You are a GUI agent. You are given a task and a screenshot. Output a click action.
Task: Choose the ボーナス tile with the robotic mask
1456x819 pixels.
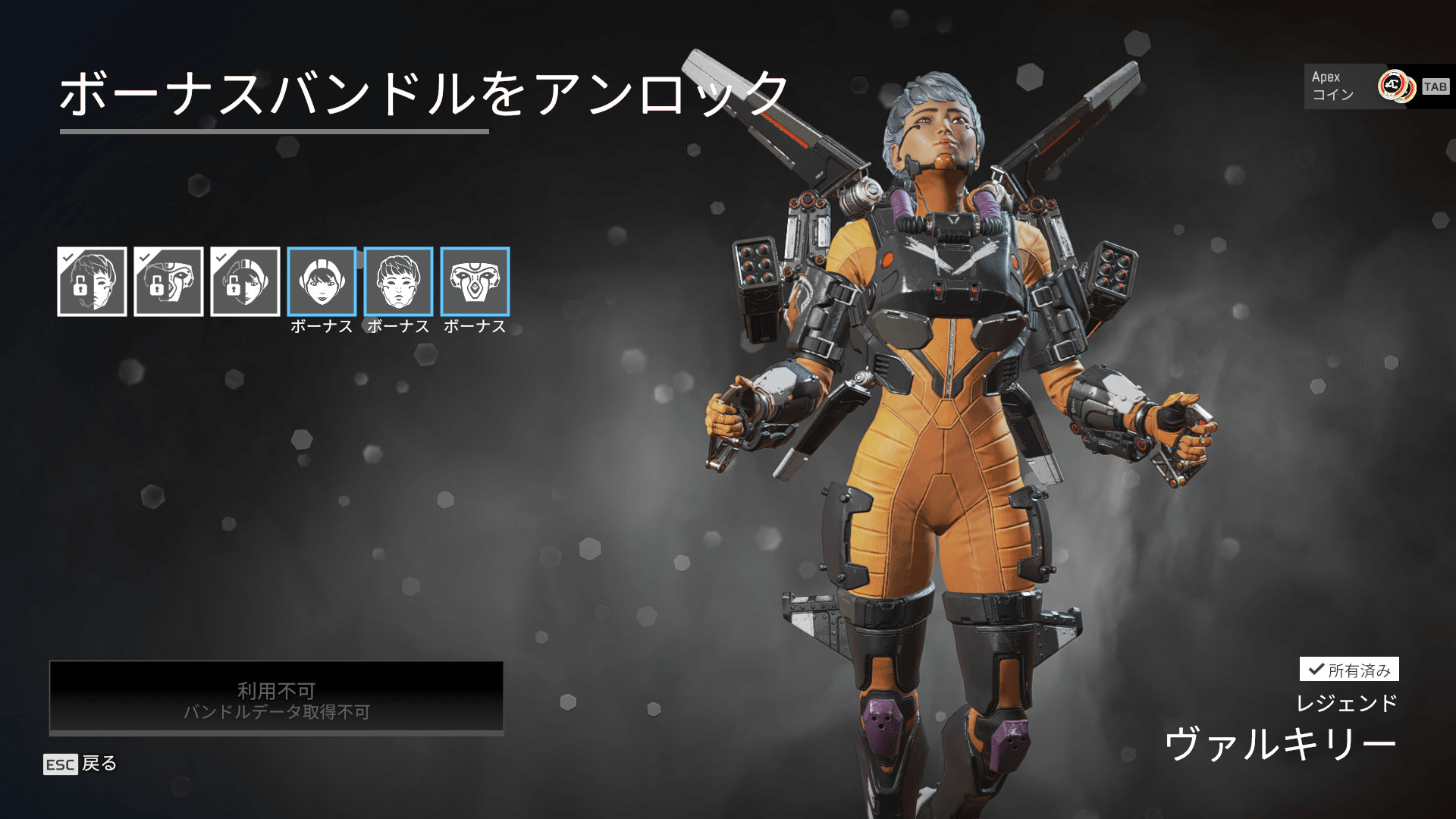pyautogui.click(x=475, y=281)
